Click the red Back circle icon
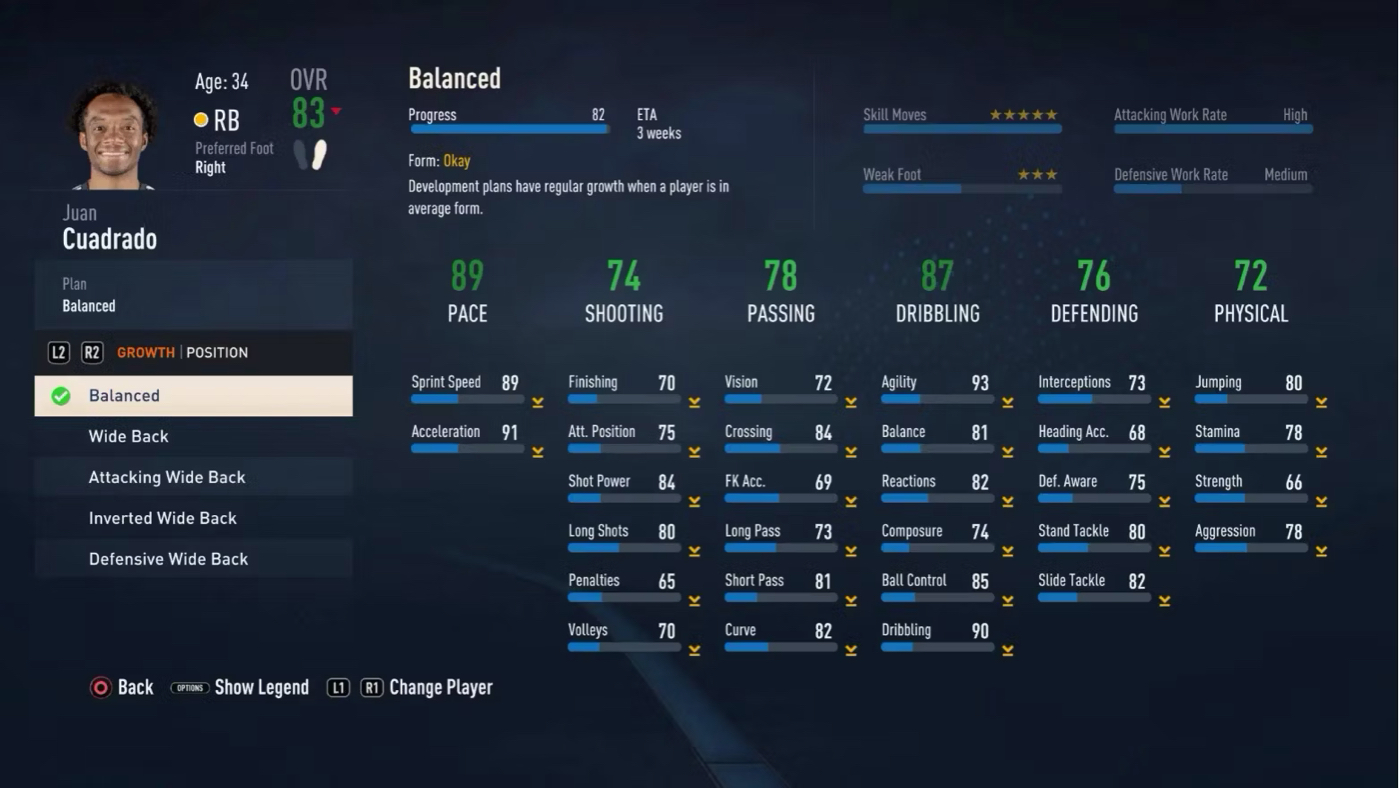The height and width of the screenshot is (788, 1400). point(100,687)
